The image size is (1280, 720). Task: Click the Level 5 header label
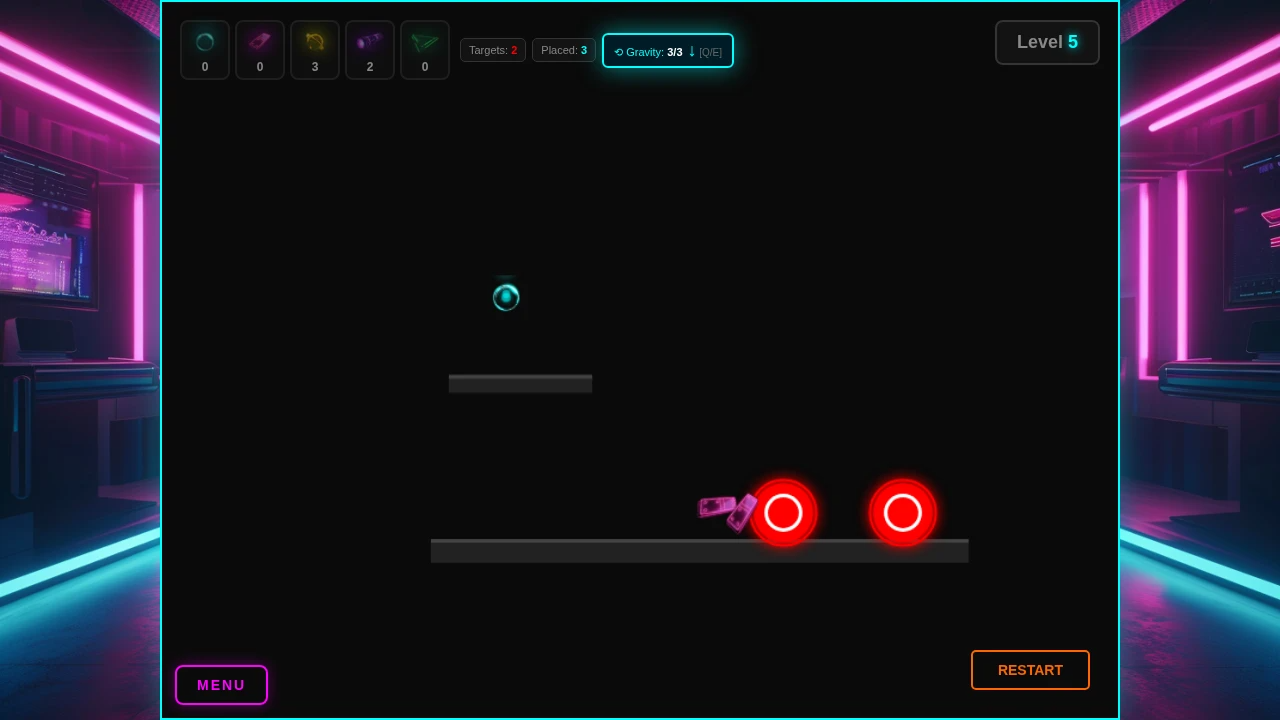click(1047, 42)
